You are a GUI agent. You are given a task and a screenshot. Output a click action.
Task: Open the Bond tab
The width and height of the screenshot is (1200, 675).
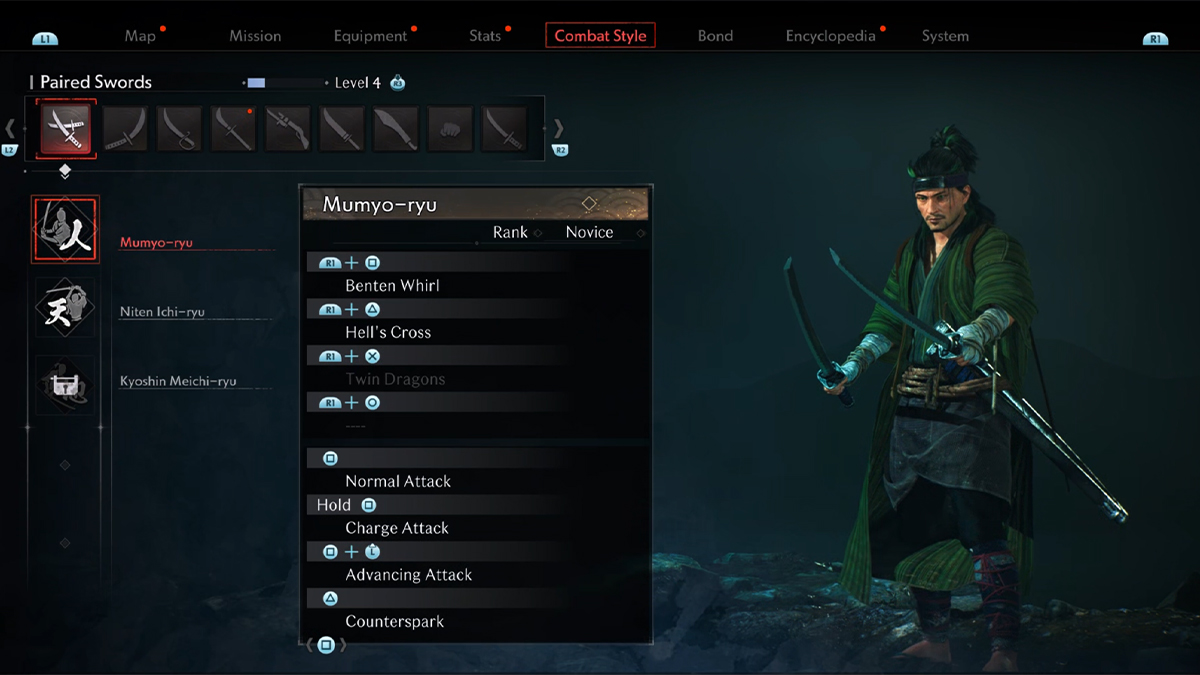pyautogui.click(x=715, y=36)
